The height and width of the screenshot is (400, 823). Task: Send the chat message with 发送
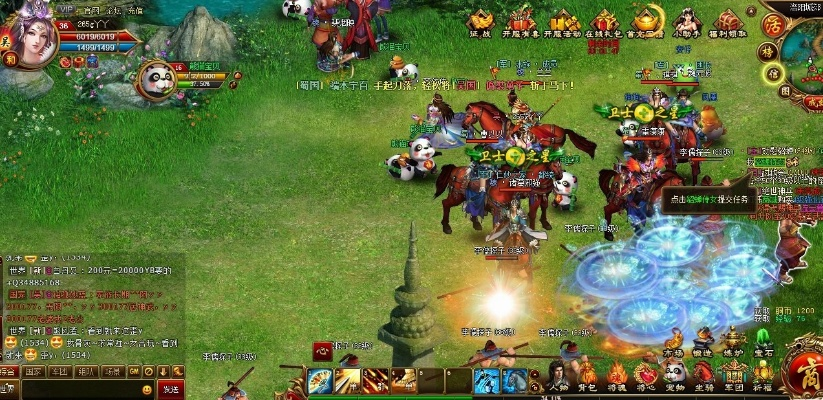pyautogui.click(x=171, y=389)
